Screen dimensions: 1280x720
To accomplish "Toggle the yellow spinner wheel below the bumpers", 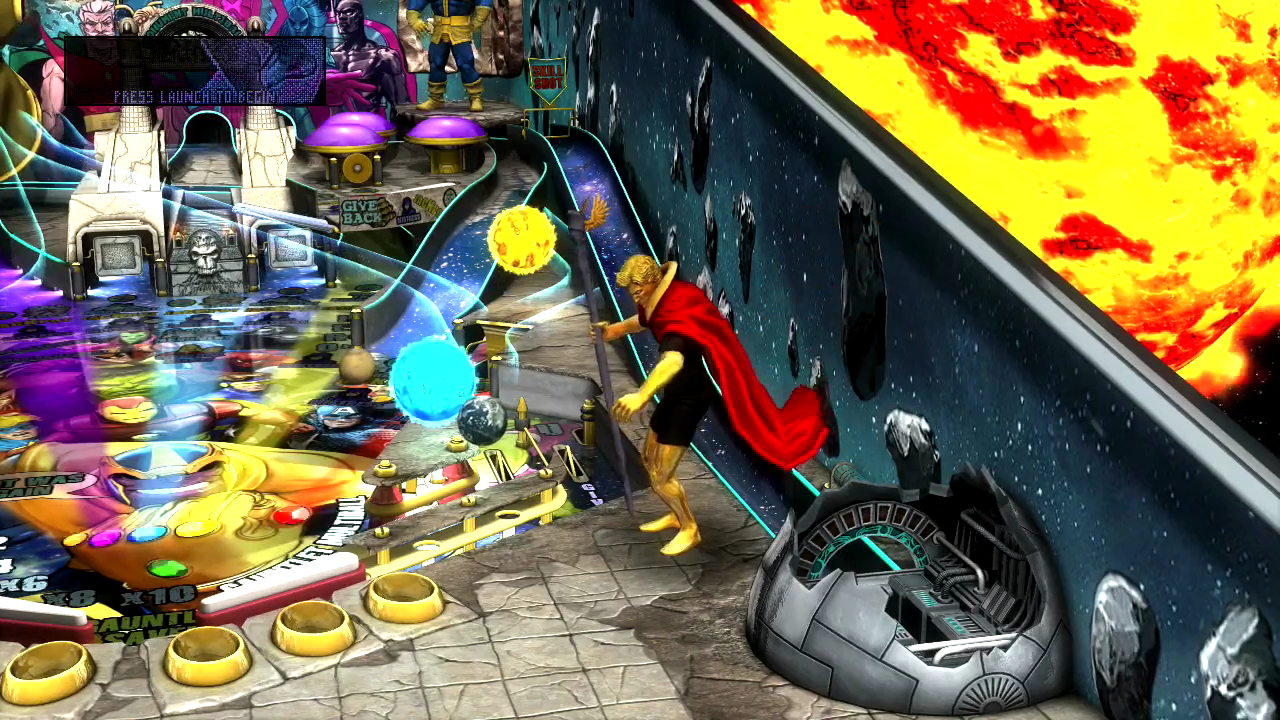I will click(358, 166).
